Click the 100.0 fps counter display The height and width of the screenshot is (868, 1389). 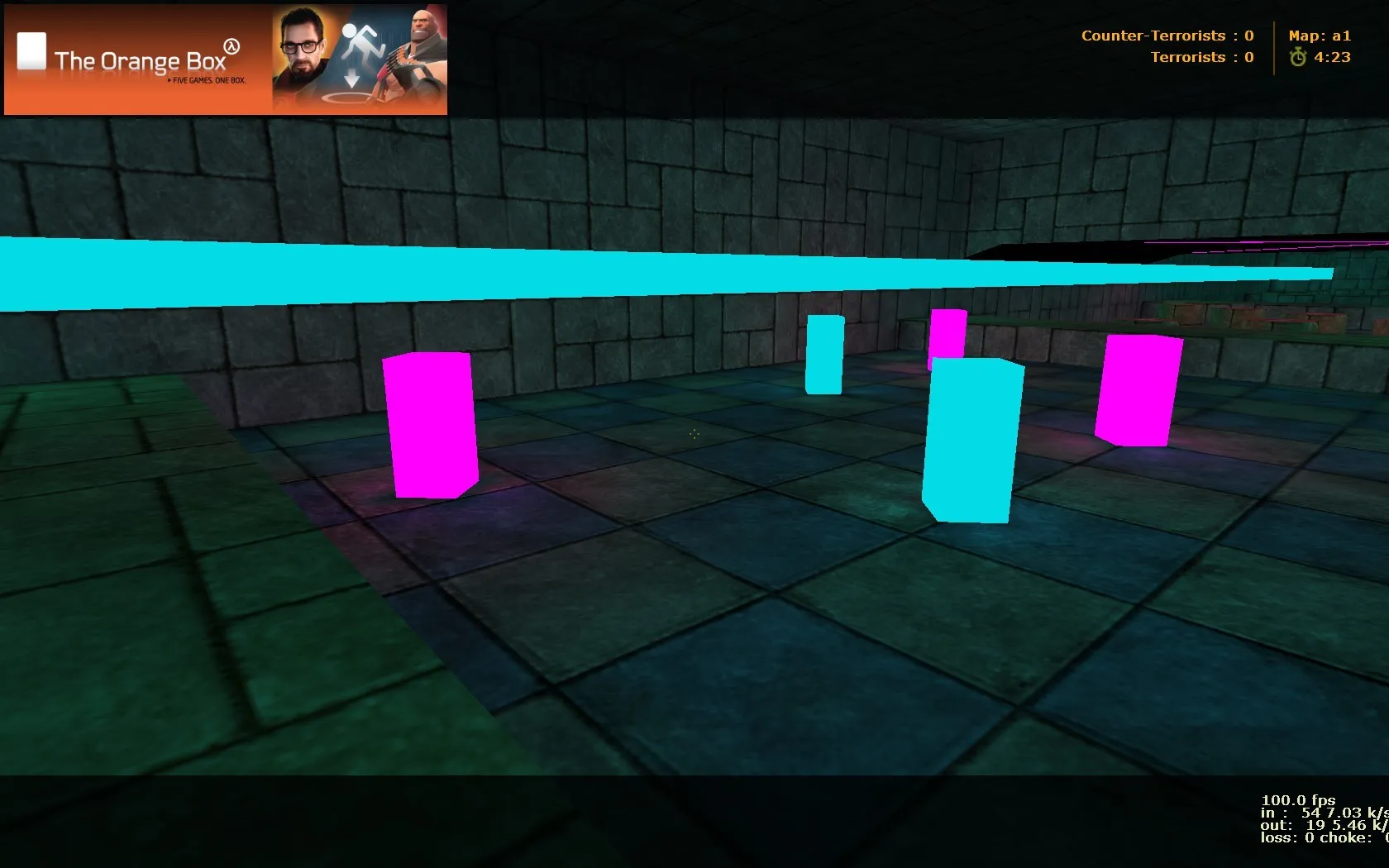(1298, 800)
